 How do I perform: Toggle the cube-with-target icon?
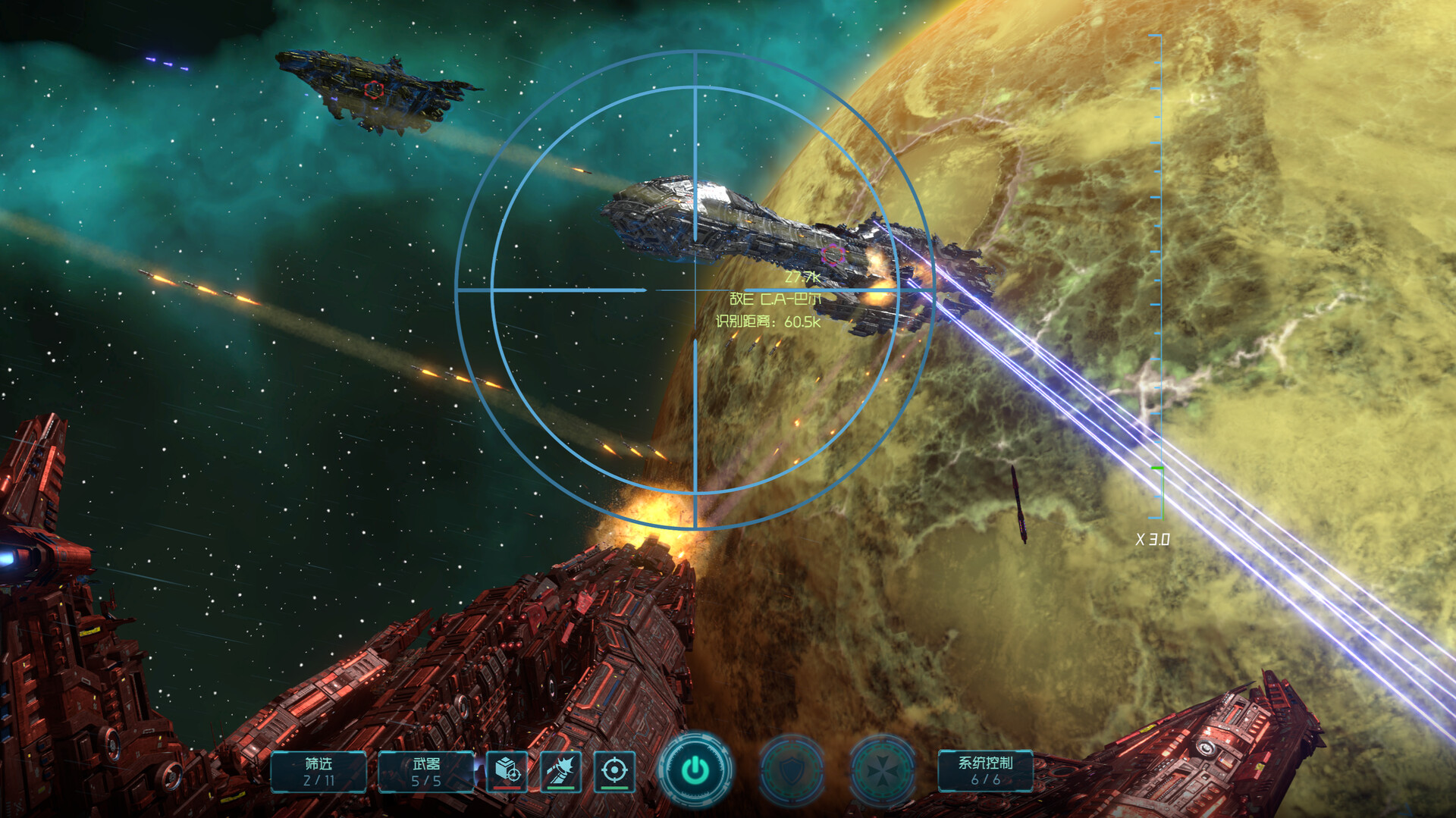click(x=507, y=771)
